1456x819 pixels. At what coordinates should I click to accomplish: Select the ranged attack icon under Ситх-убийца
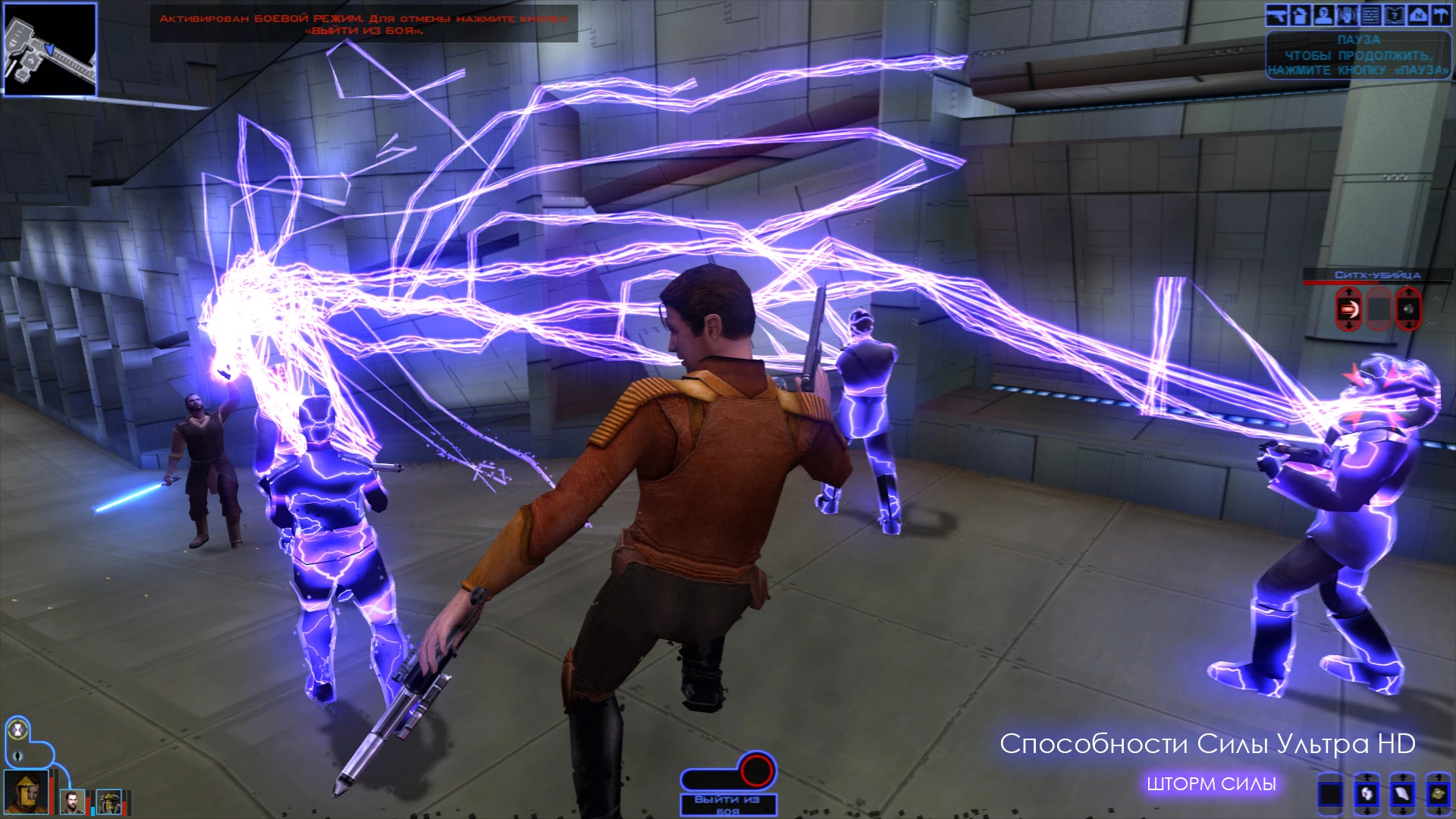(1348, 309)
